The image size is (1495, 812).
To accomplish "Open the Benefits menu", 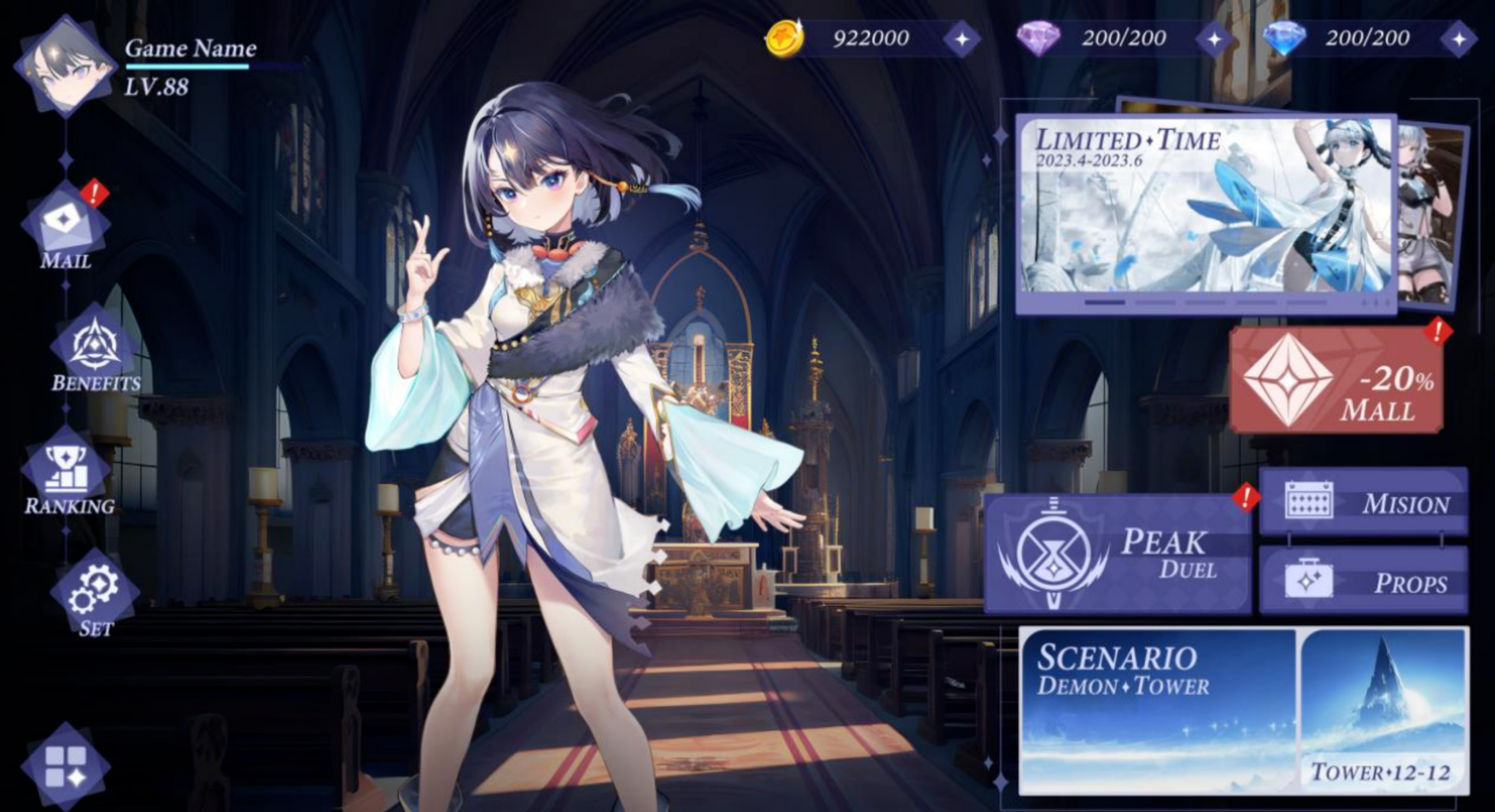I will coord(95,348).
